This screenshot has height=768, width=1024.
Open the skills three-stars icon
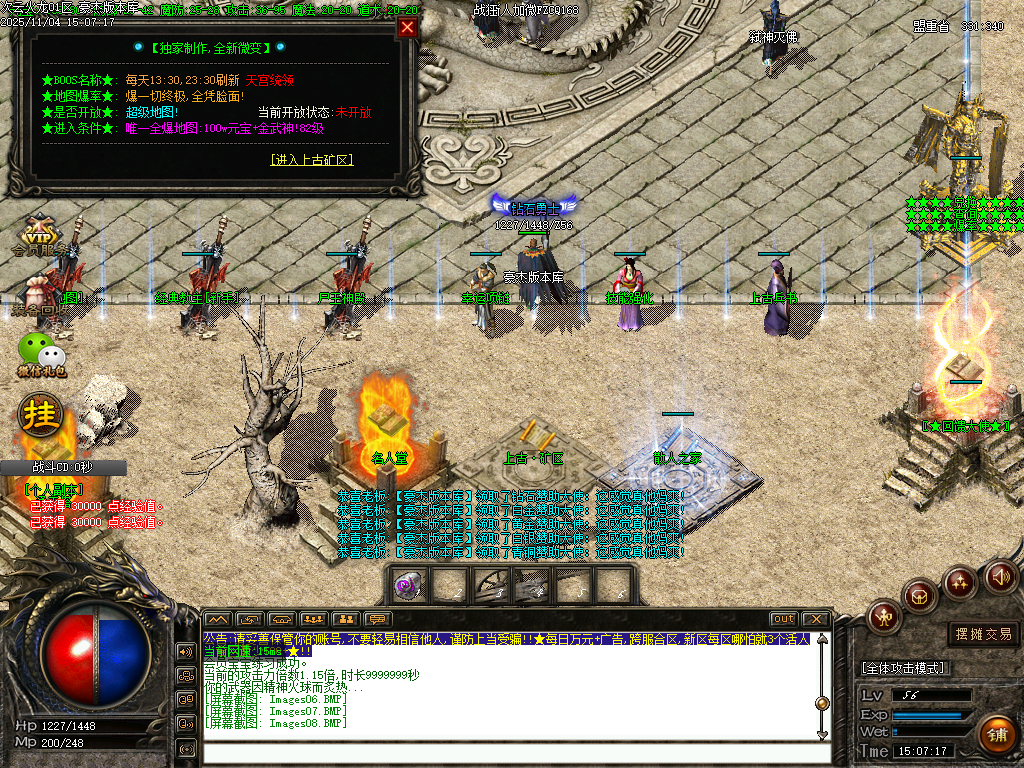(960, 582)
